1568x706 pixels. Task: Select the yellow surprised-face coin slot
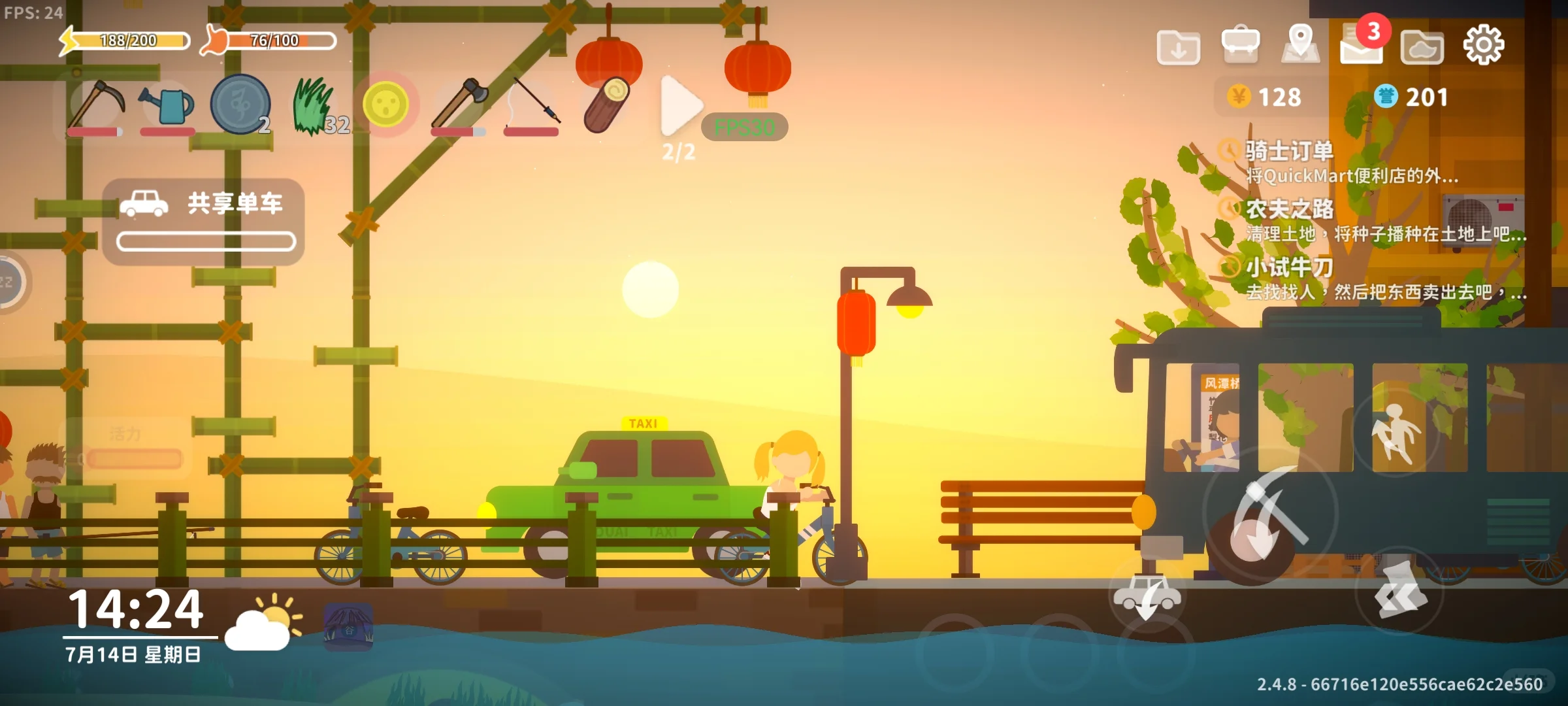click(x=385, y=105)
